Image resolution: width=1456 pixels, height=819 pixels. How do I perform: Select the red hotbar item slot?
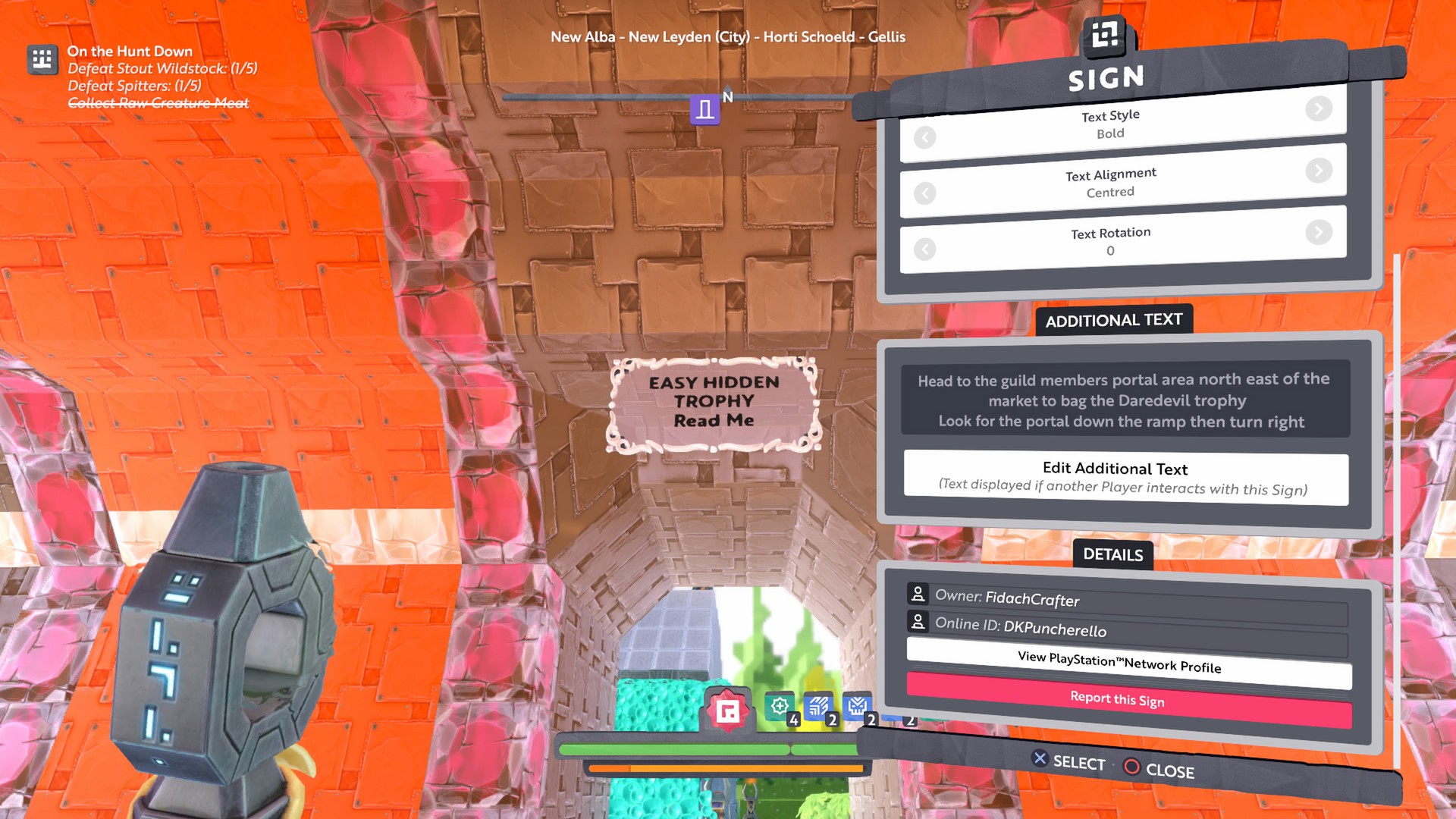click(x=728, y=711)
